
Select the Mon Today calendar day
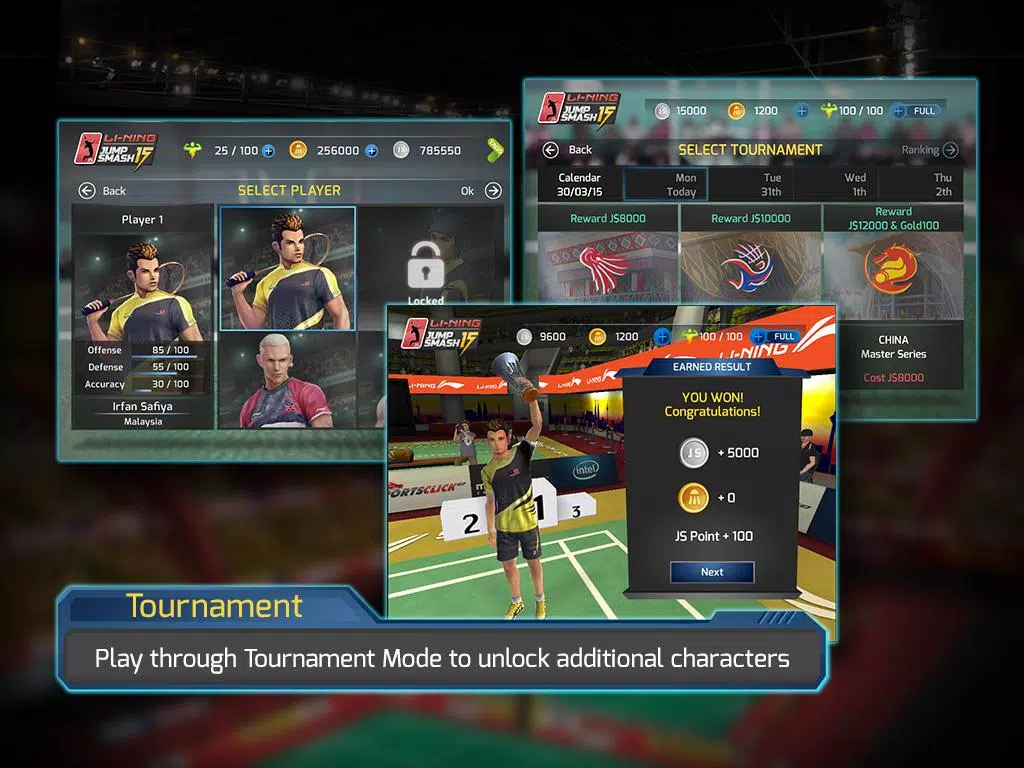[666, 185]
